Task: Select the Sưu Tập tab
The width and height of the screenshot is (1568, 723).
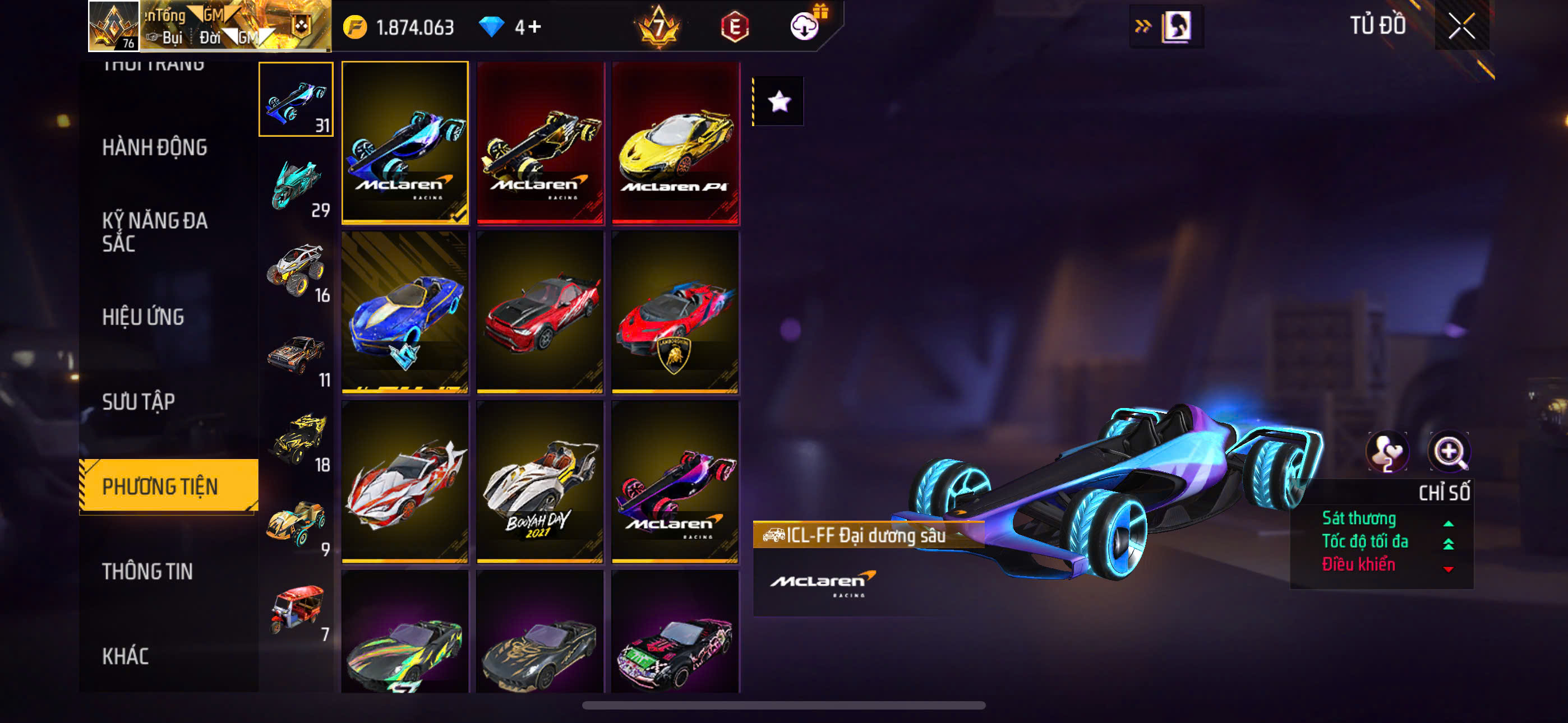Action: tap(138, 402)
